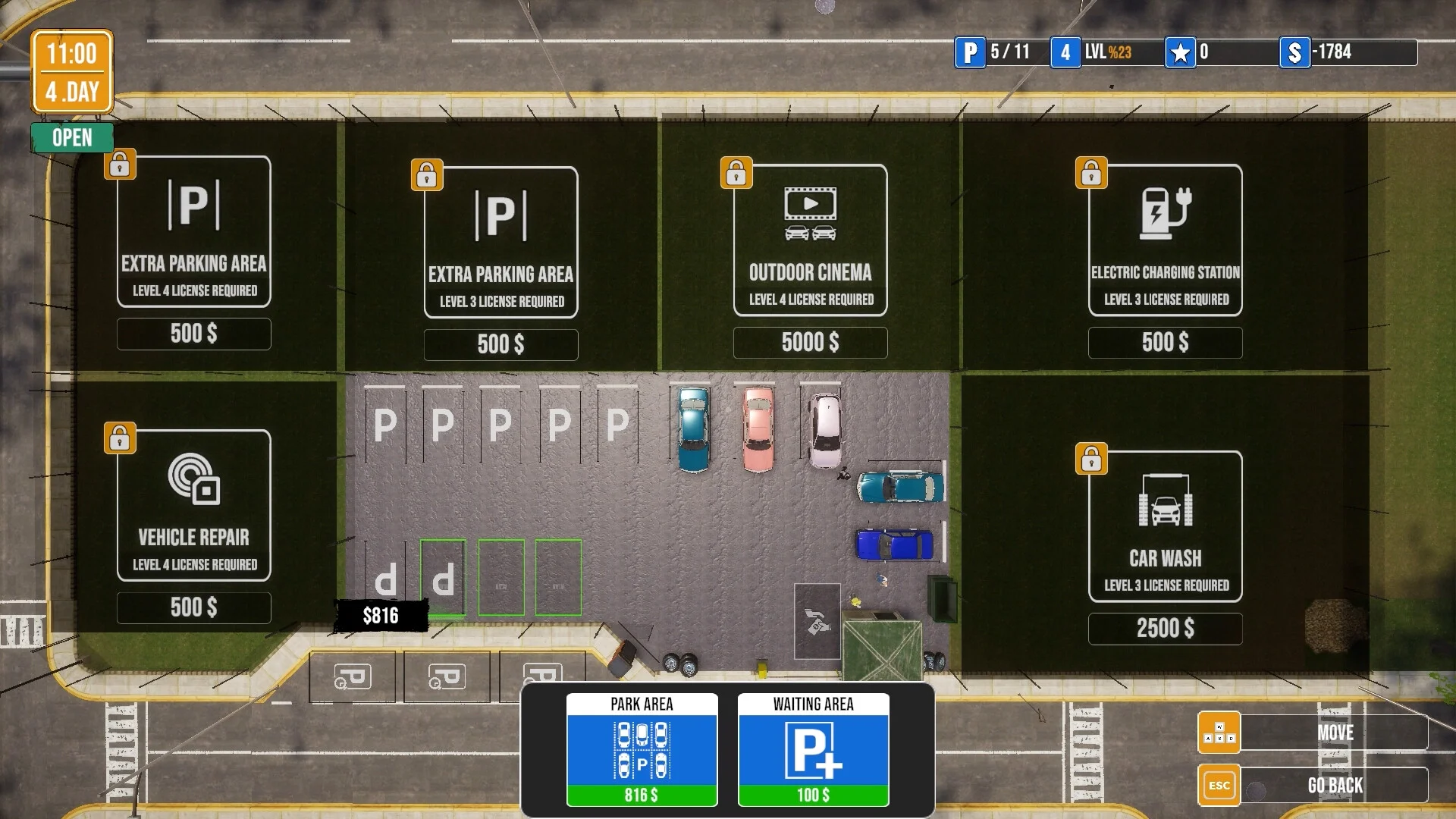
Task: Open the Outdoor Cinema expansion tile
Action: [810, 240]
